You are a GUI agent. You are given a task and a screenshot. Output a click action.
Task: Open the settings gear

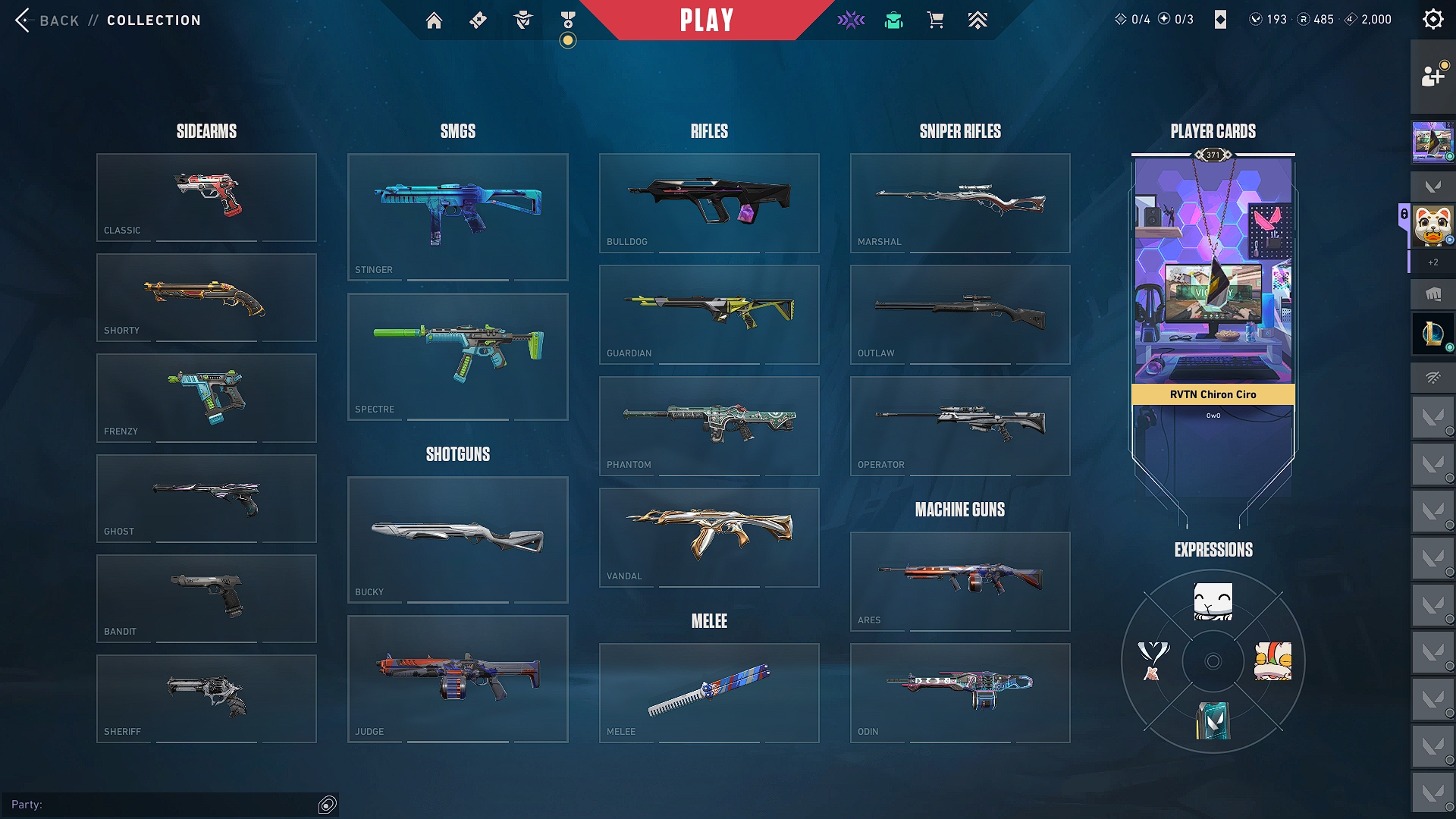tap(1432, 20)
